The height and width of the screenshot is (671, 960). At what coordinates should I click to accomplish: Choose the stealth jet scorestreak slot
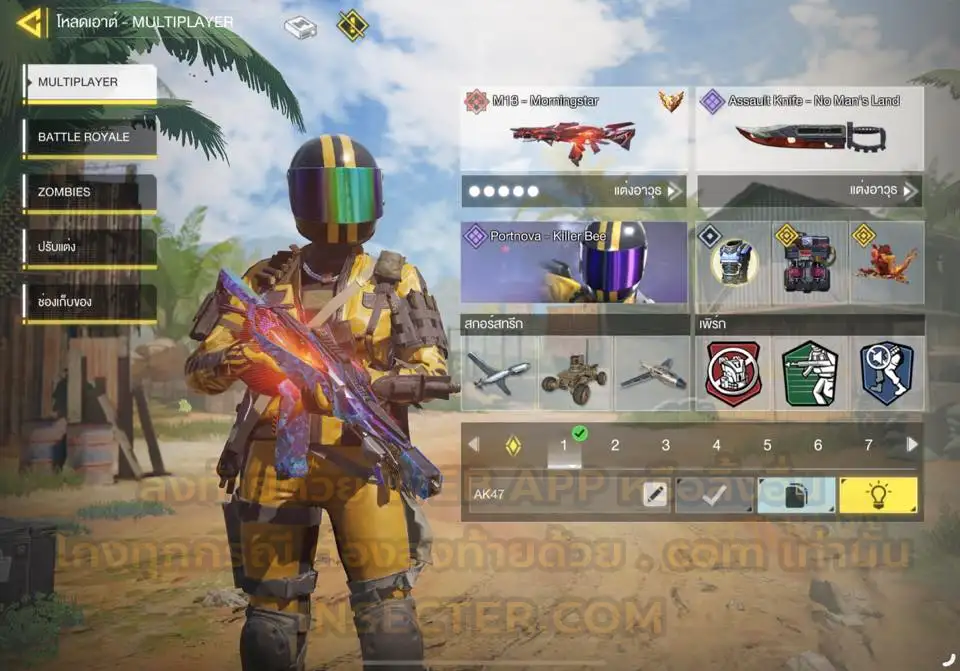click(x=651, y=373)
